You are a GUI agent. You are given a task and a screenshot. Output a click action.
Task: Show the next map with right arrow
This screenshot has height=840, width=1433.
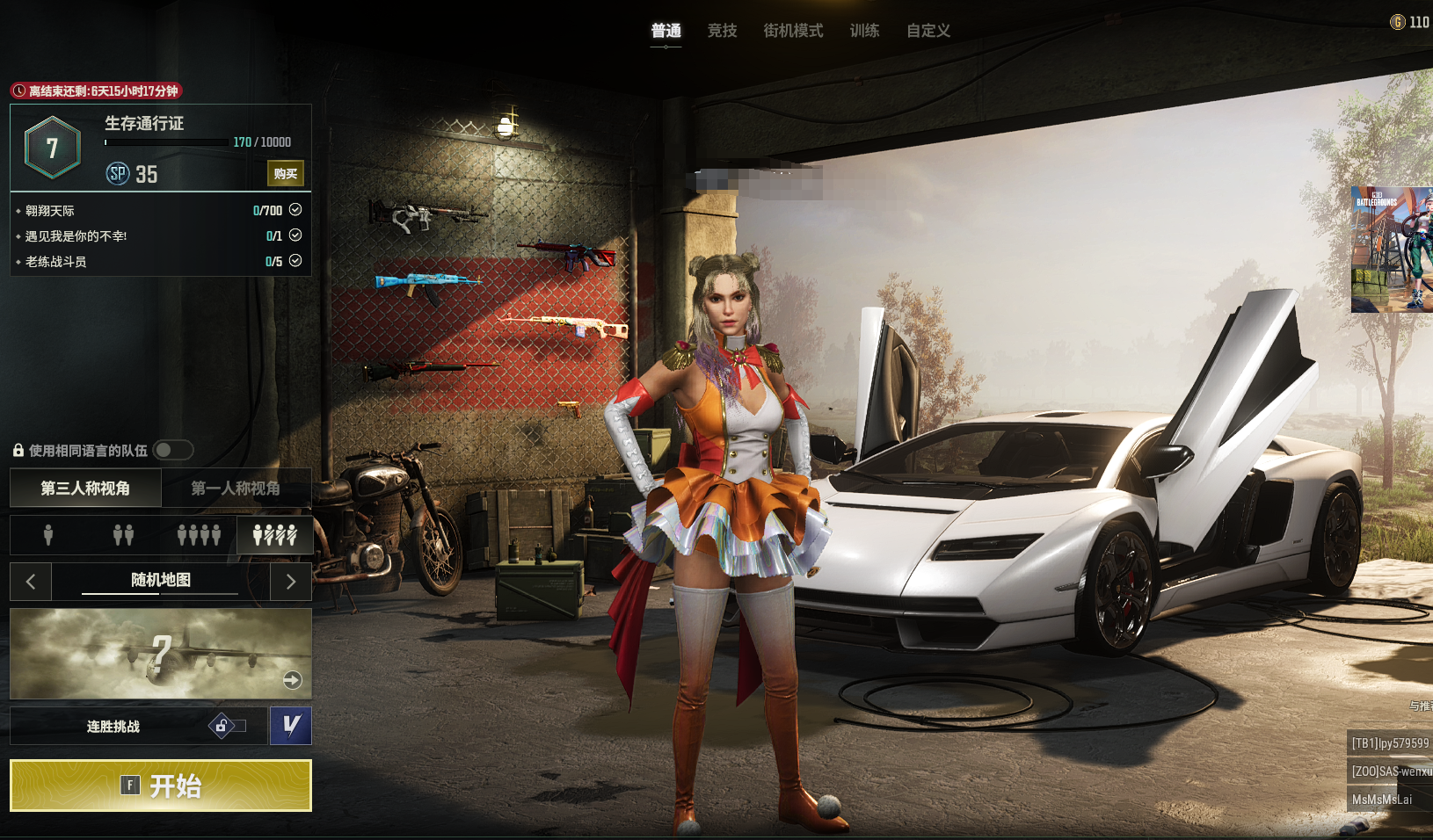tap(291, 581)
